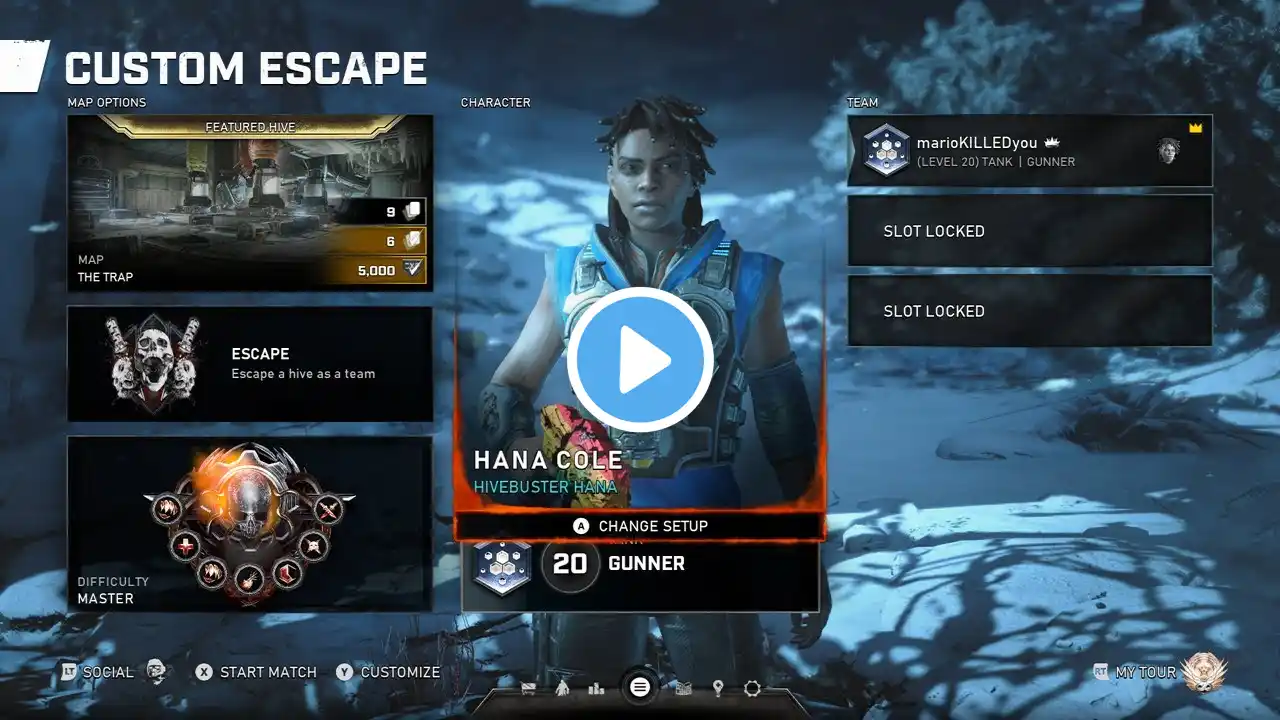Start the match
1280x720 pixels.
[x=257, y=672]
